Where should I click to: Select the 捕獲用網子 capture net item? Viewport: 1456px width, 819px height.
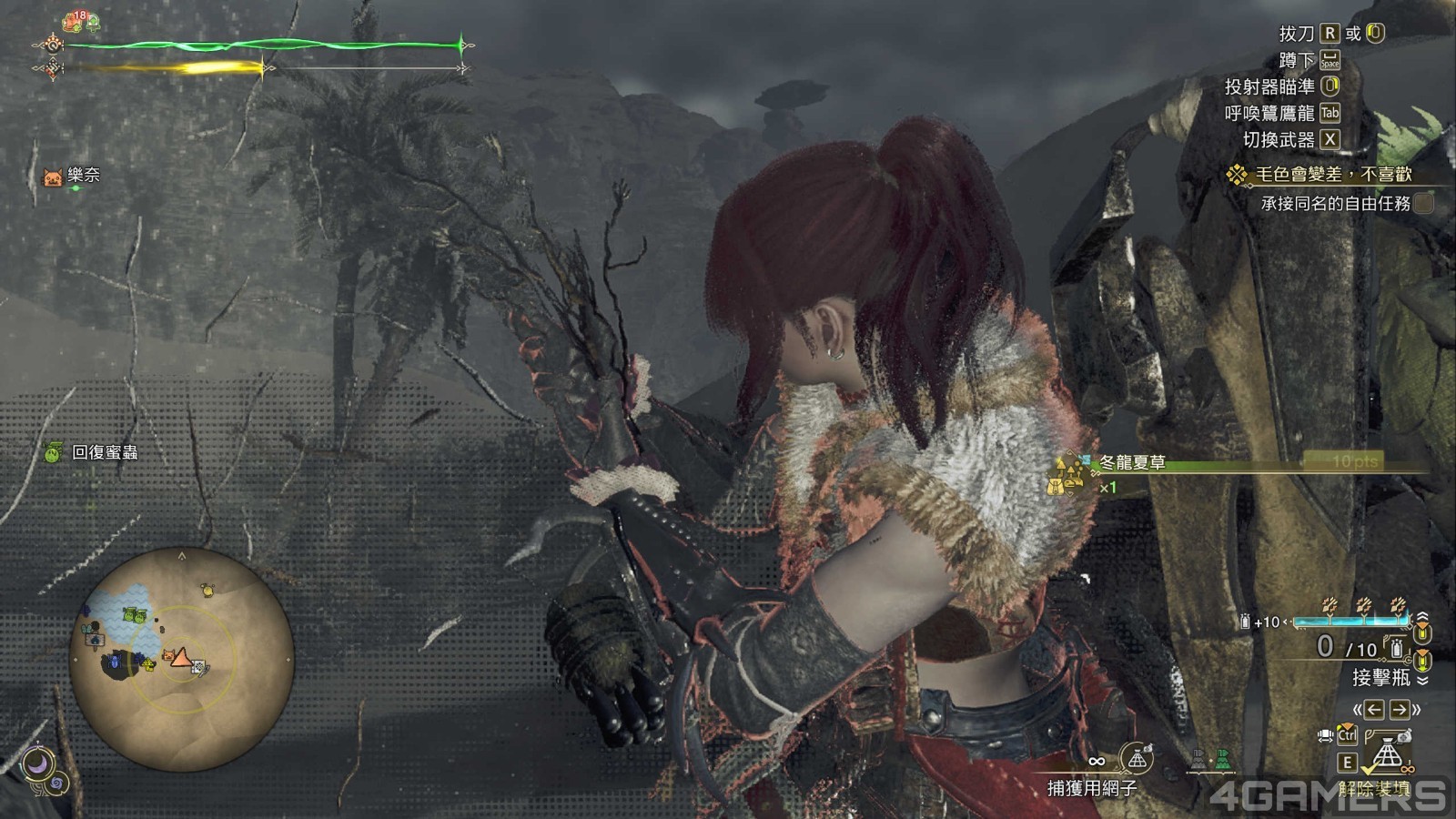coord(1092,787)
